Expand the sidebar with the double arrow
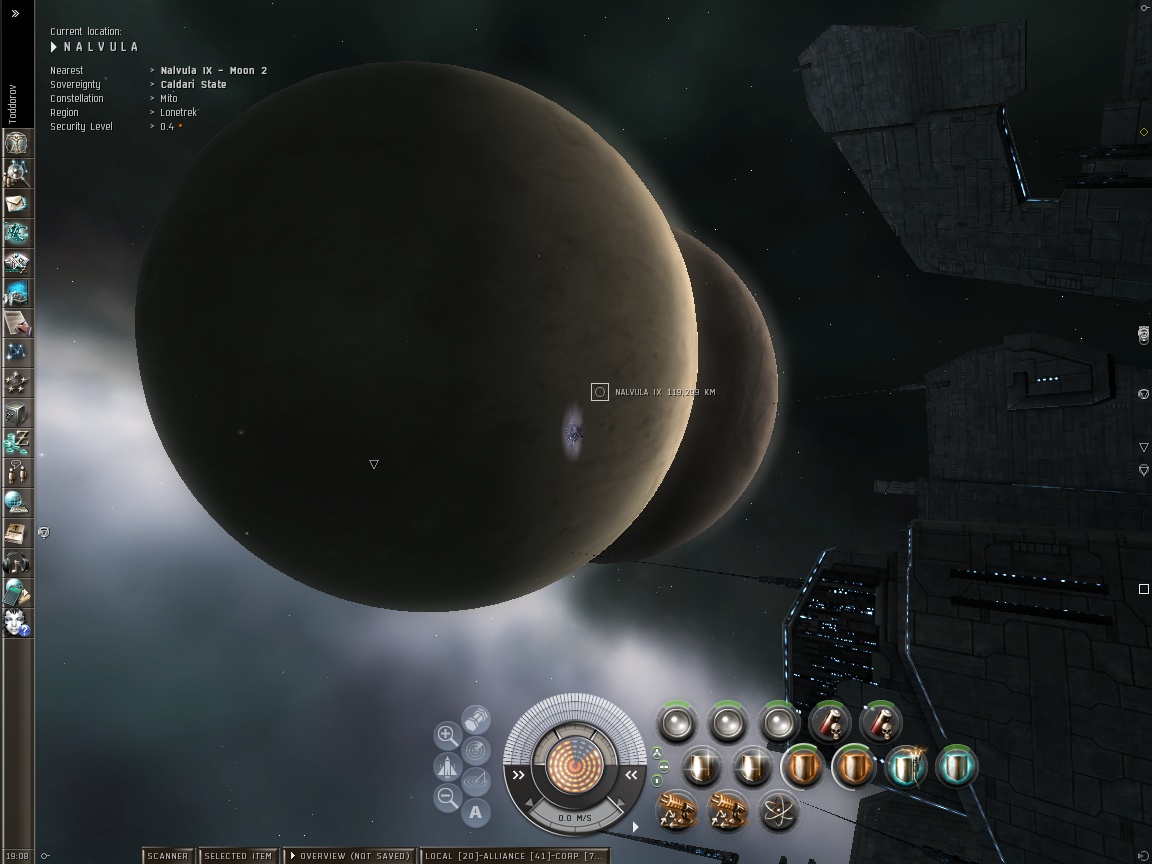Screen dimensions: 1152x864 coord(16,14)
